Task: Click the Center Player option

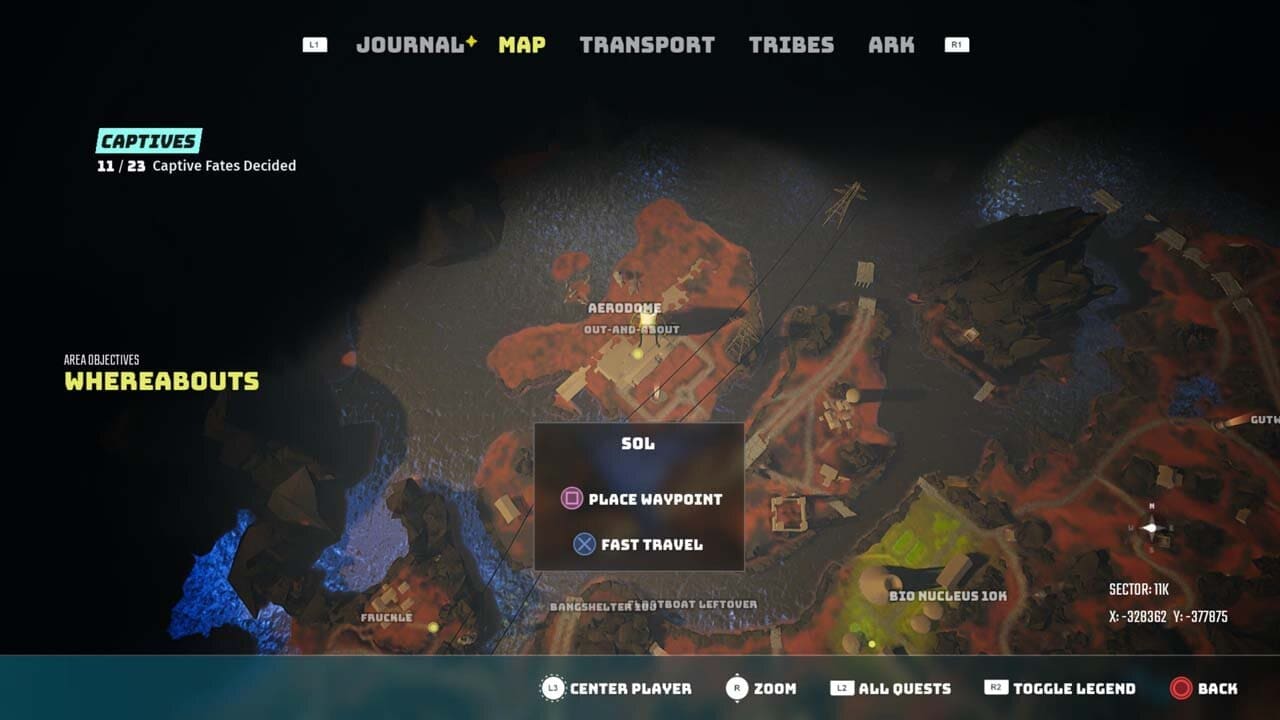Action: [616, 688]
